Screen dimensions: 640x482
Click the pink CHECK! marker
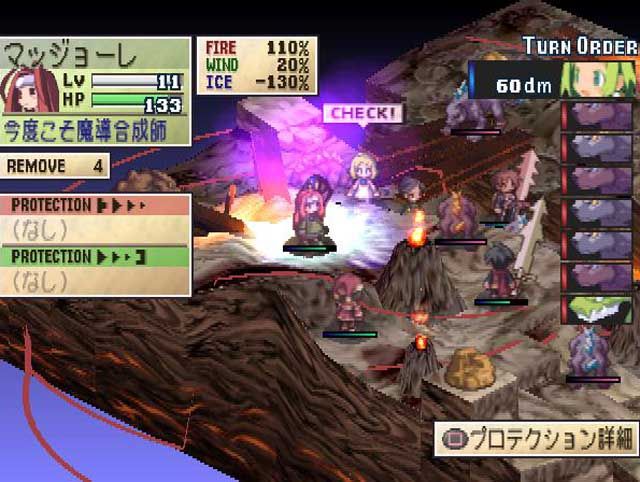[x=362, y=113]
